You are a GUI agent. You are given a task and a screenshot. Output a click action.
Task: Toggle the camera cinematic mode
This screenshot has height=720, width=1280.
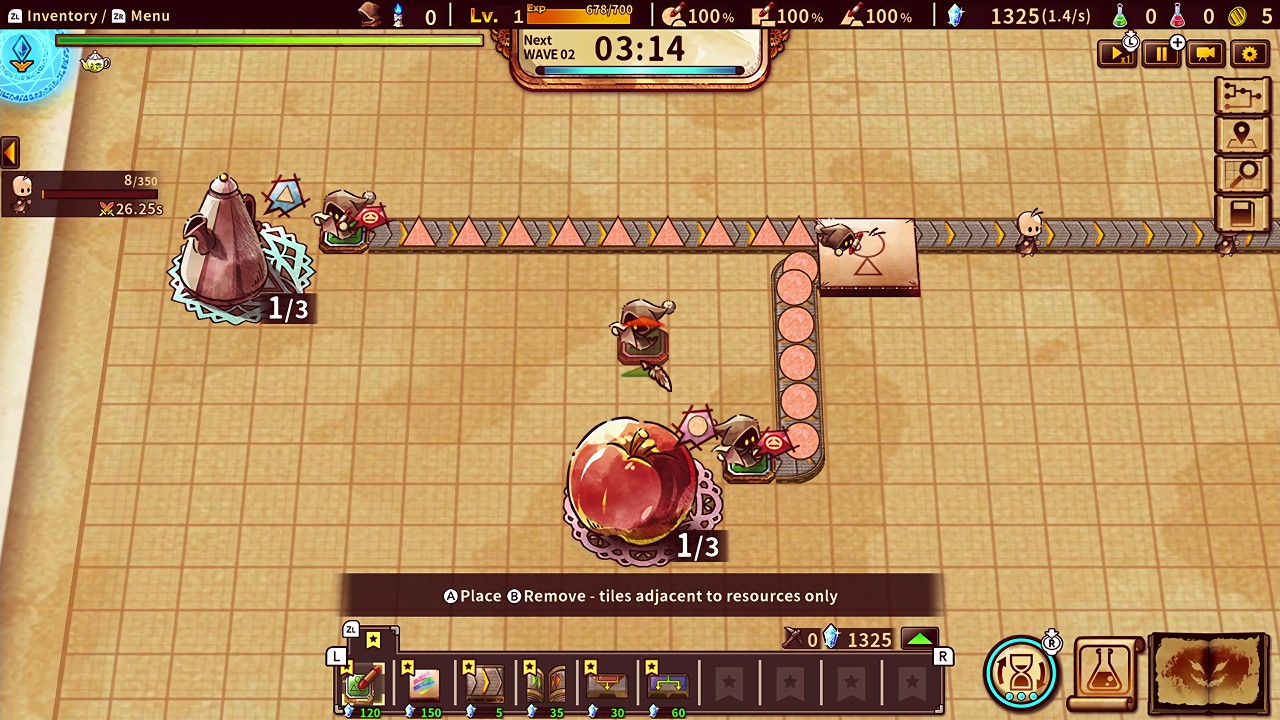click(1205, 53)
